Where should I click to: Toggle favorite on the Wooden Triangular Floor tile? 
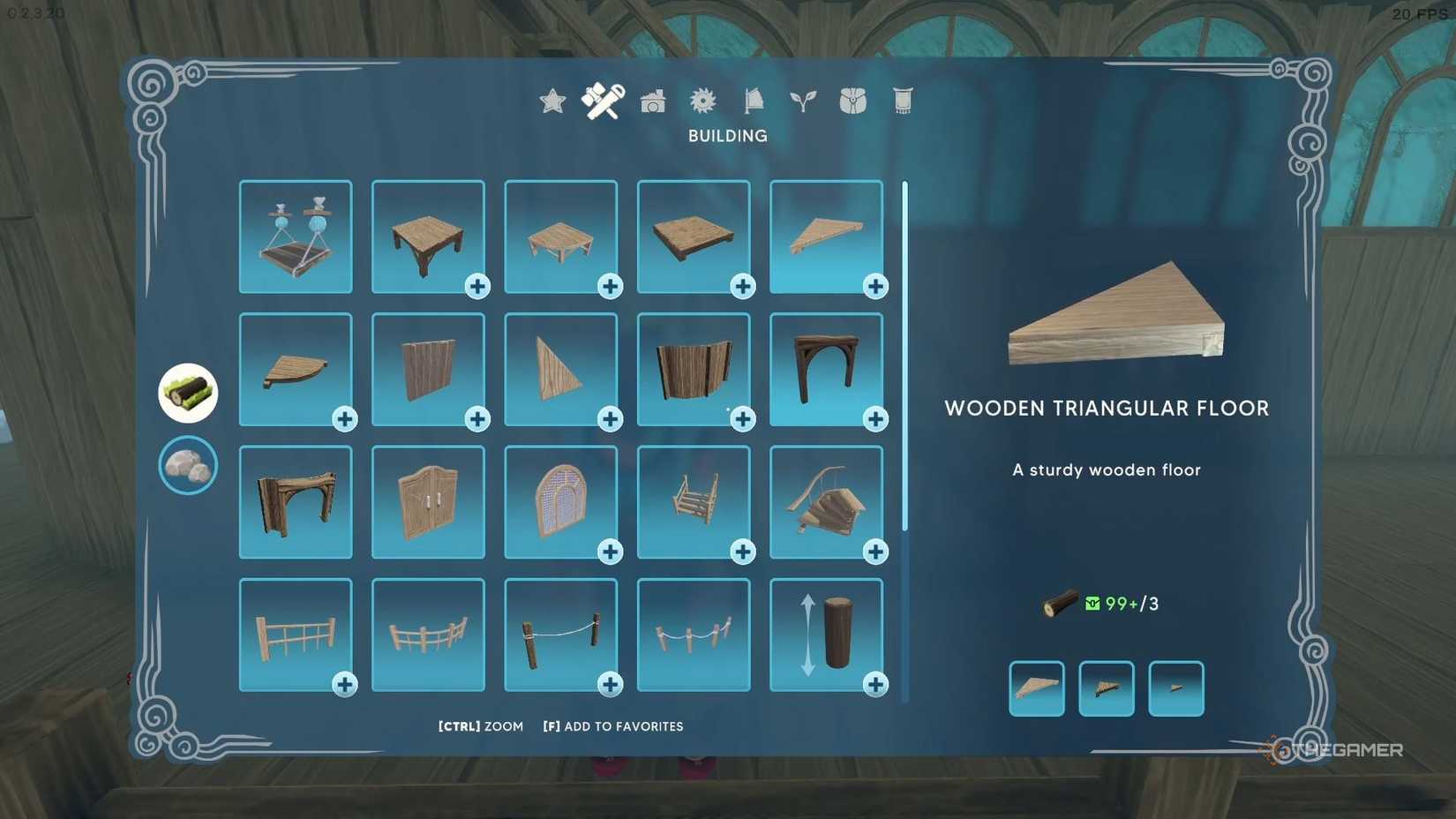click(x=875, y=286)
